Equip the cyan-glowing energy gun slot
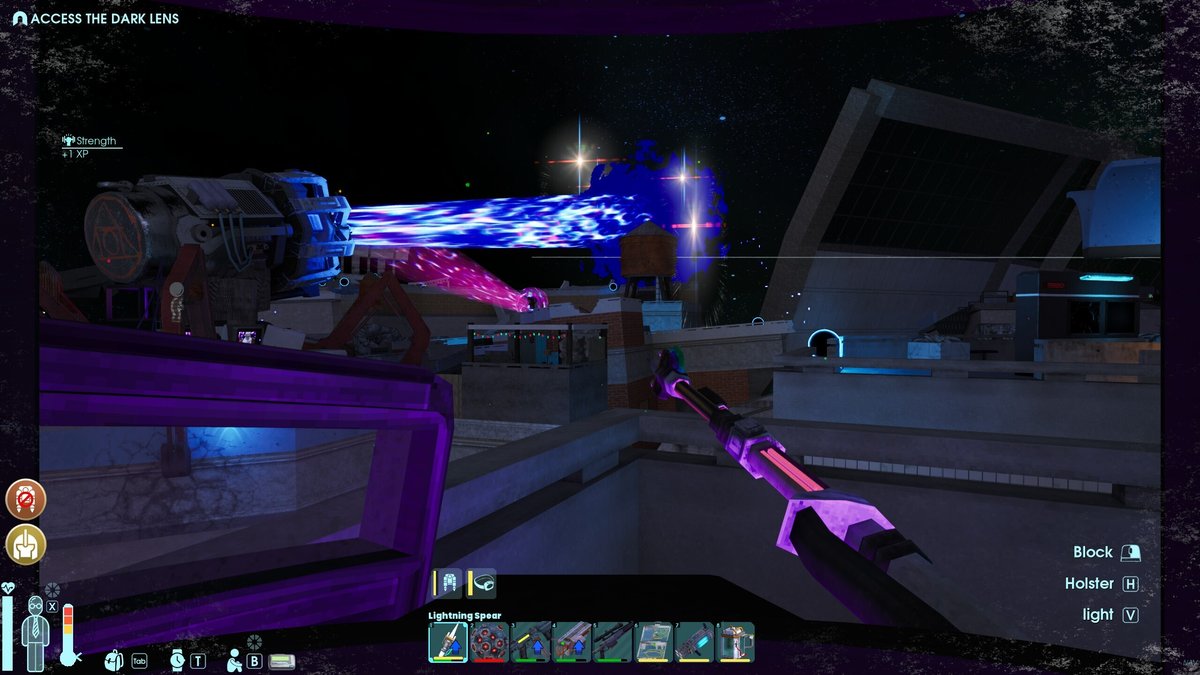This screenshot has height=675, width=1200. (x=695, y=642)
